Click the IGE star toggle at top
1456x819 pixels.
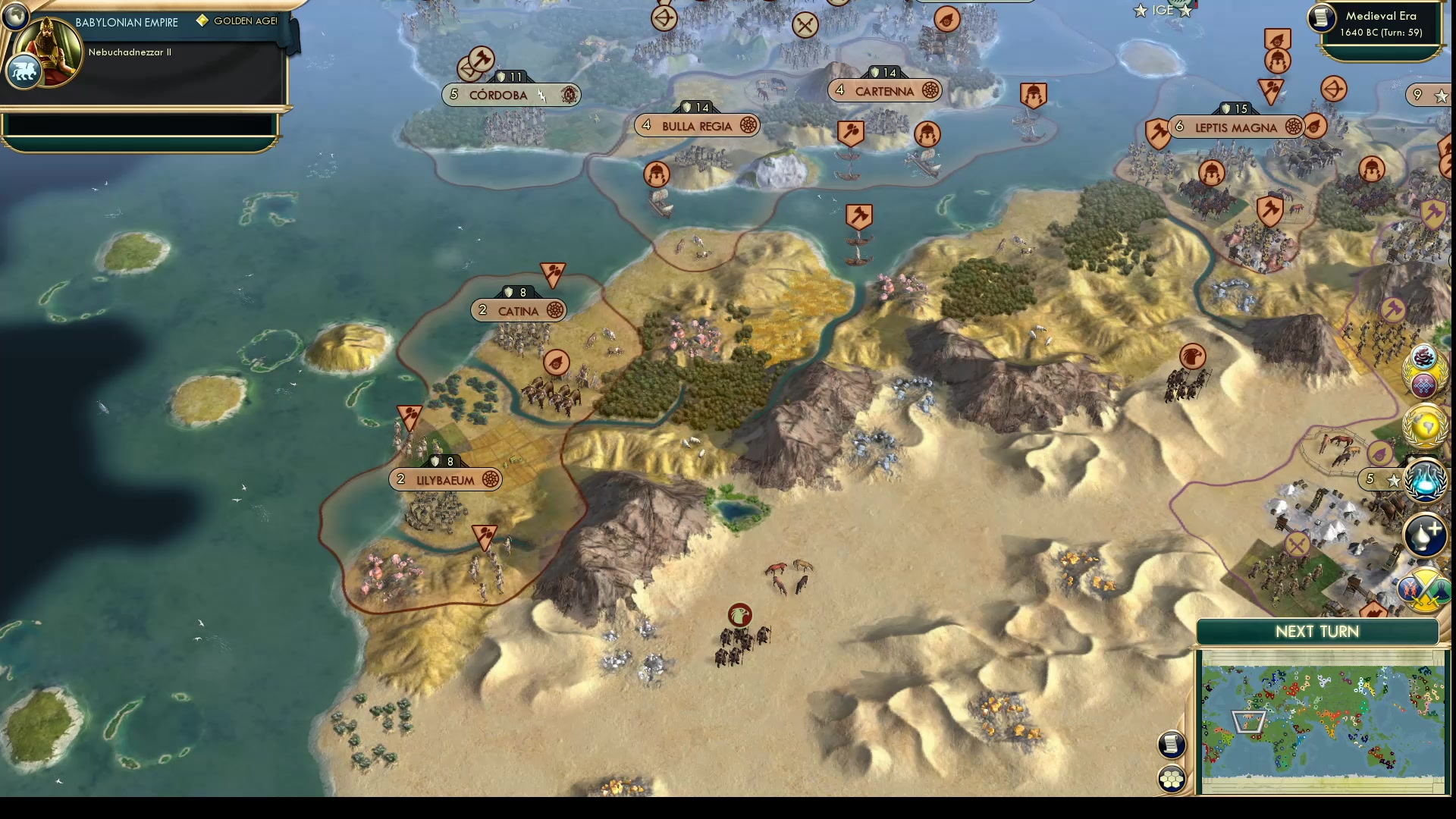click(1138, 11)
